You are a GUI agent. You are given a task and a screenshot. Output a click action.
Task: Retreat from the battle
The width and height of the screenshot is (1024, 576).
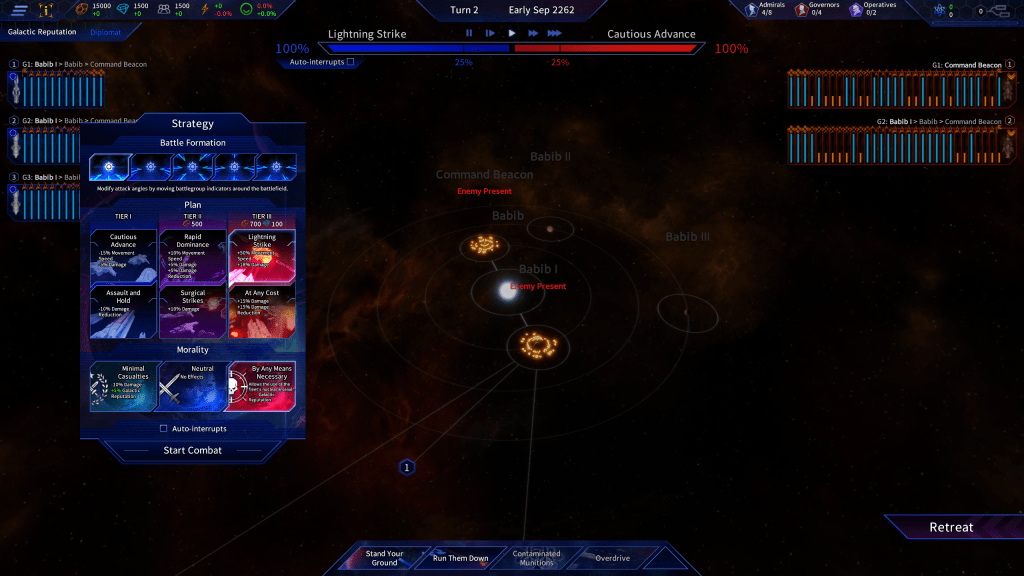(x=951, y=527)
